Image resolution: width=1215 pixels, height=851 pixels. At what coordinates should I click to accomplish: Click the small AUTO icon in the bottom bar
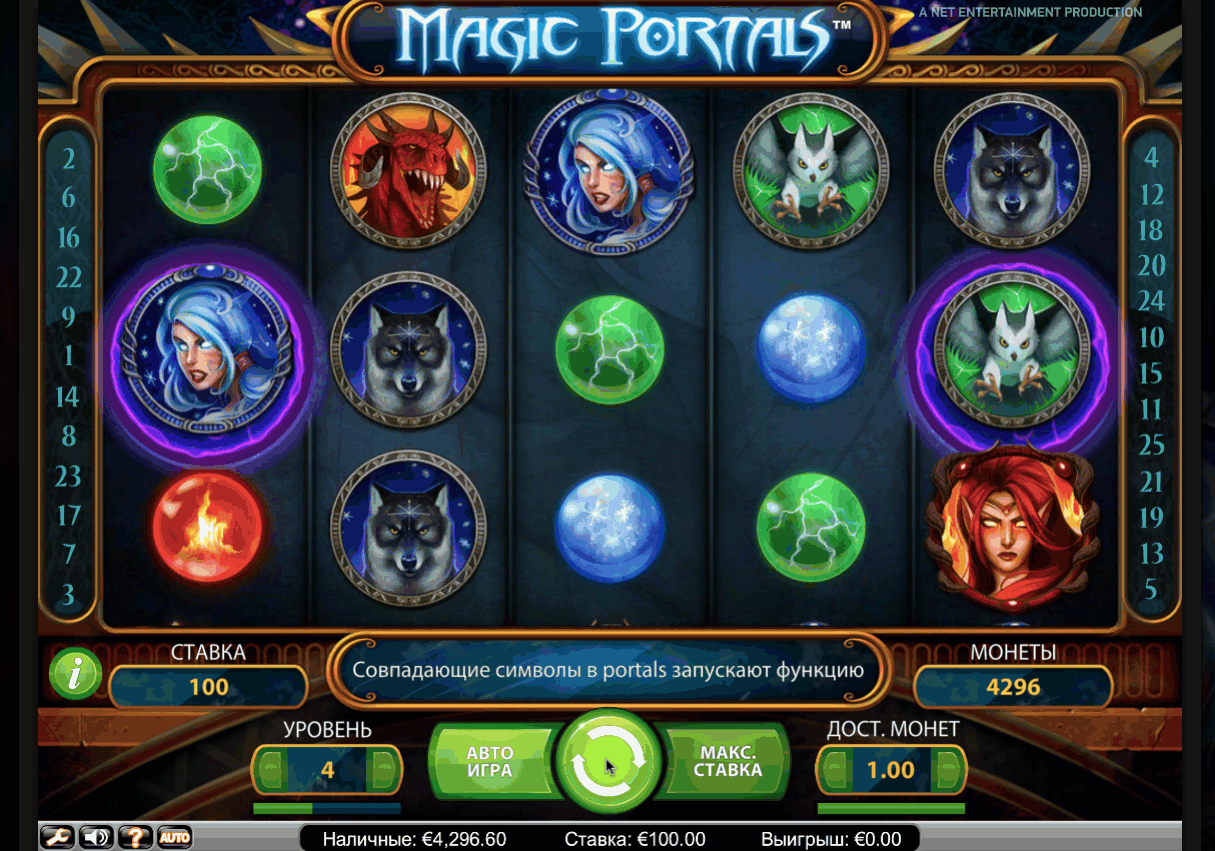coord(174,837)
